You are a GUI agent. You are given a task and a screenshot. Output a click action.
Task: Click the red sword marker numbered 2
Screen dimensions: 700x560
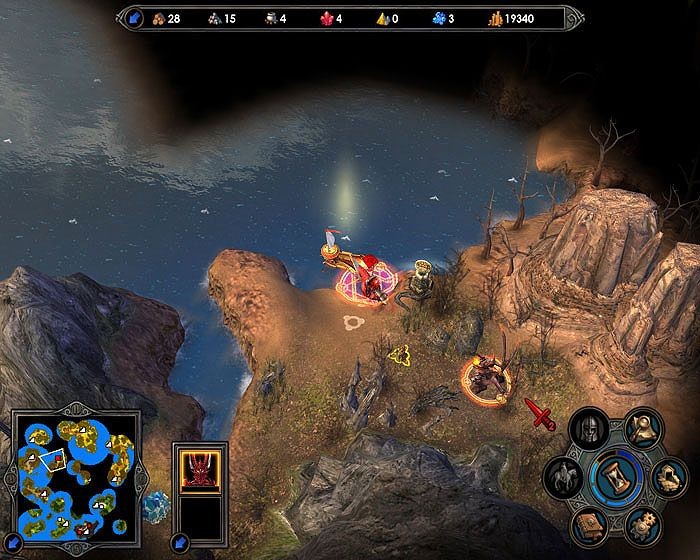[x=539, y=413]
